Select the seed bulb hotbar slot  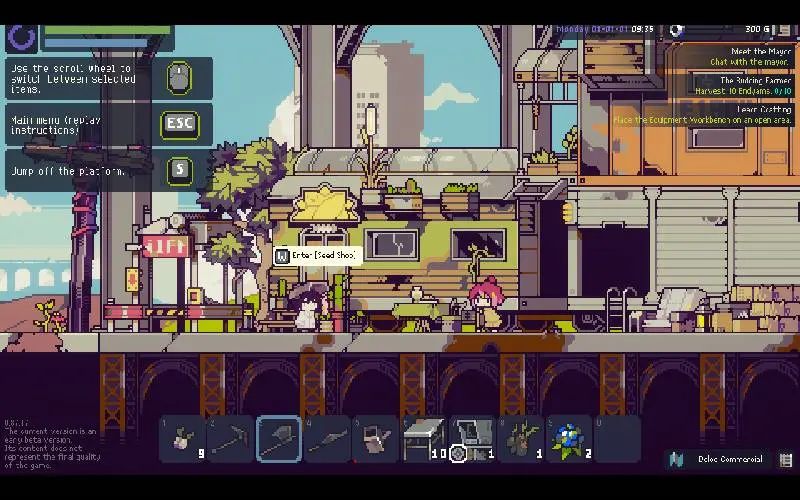coord(184,438)
